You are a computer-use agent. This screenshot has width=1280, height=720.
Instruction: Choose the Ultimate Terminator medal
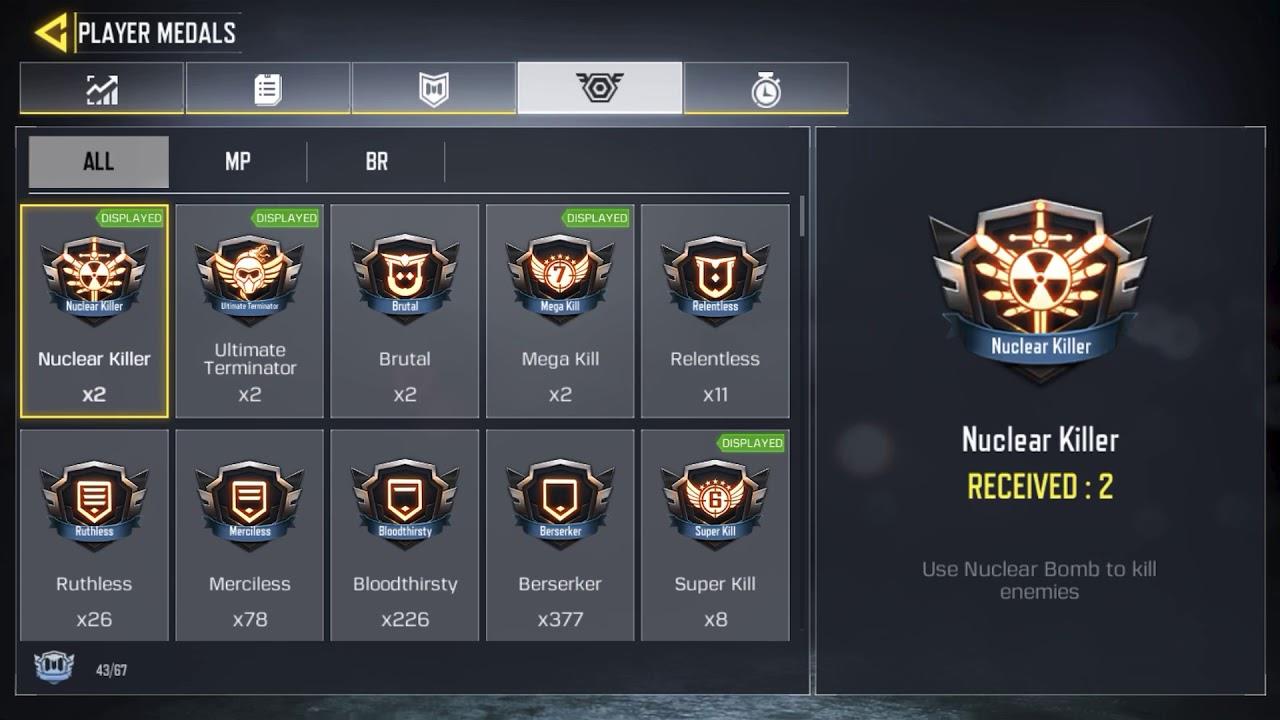click(x=249, y=311)
